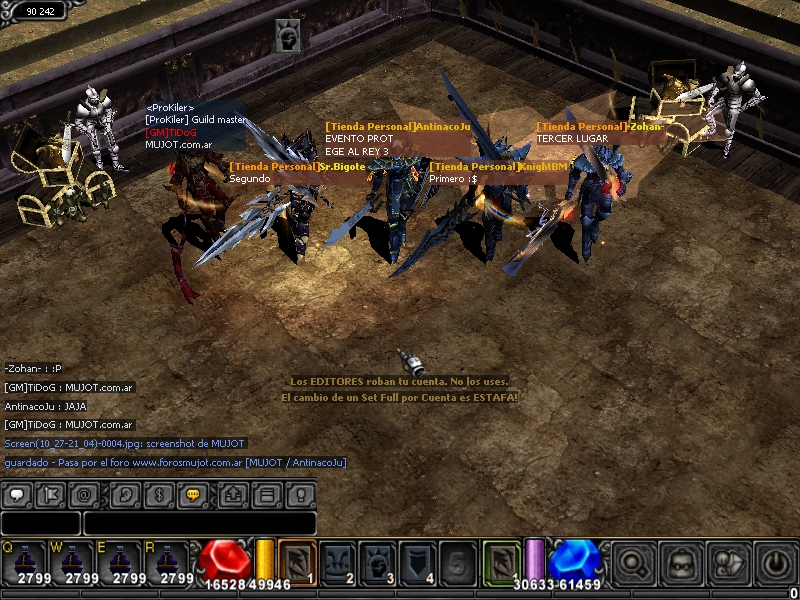Click the yellow speech bubble button
The width and height of the screenshot is (800, 600).
pos(193,495)
